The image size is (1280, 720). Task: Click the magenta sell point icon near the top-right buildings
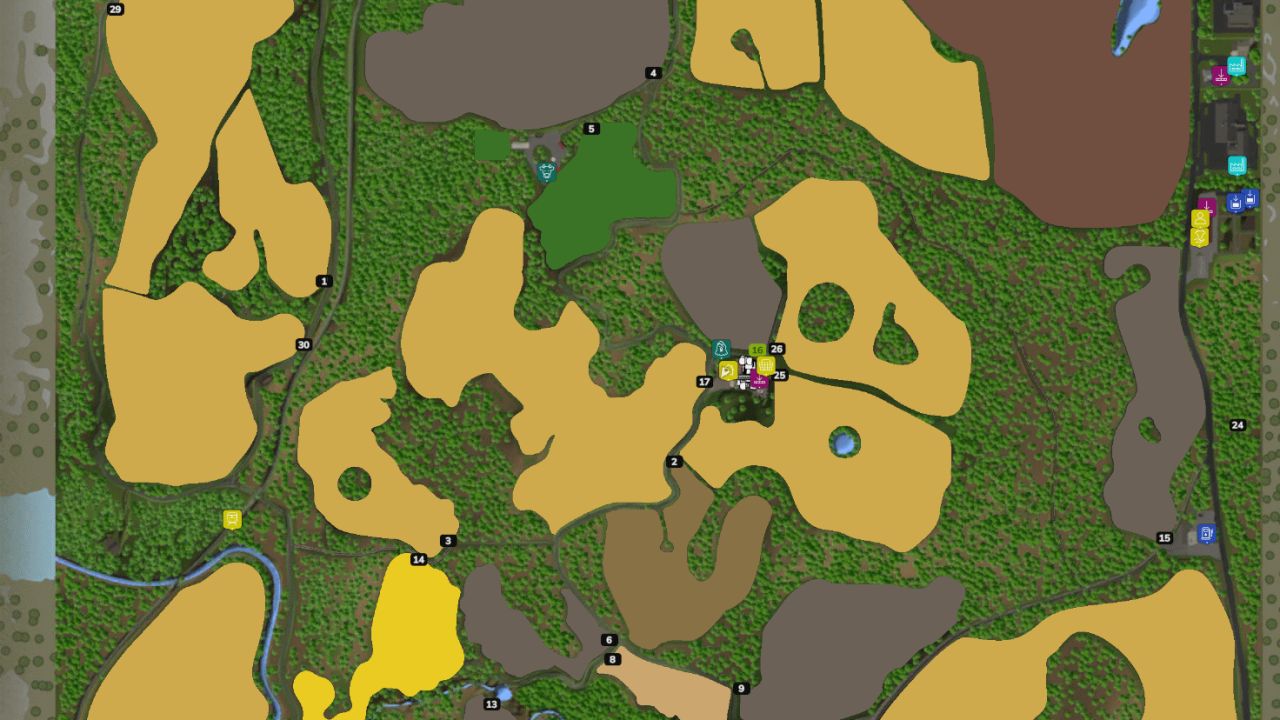tap(1220, 76)
